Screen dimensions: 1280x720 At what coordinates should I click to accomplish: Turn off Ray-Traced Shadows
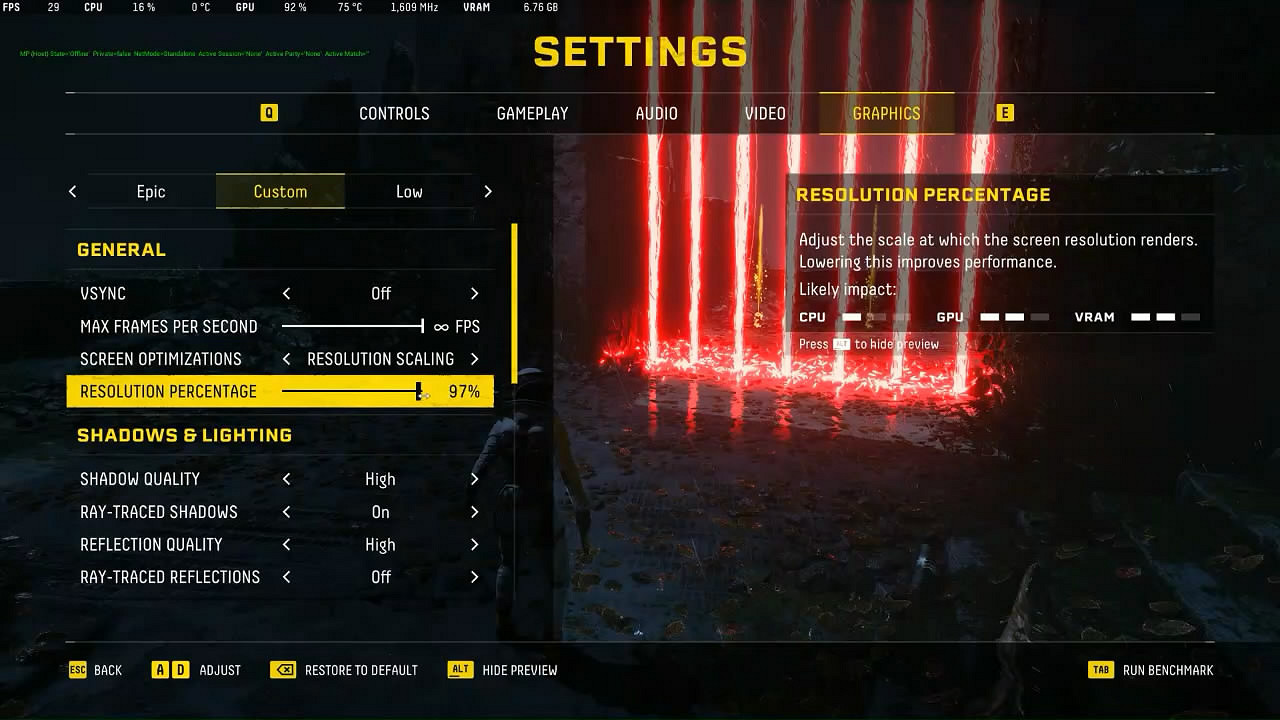coord(475,511)
